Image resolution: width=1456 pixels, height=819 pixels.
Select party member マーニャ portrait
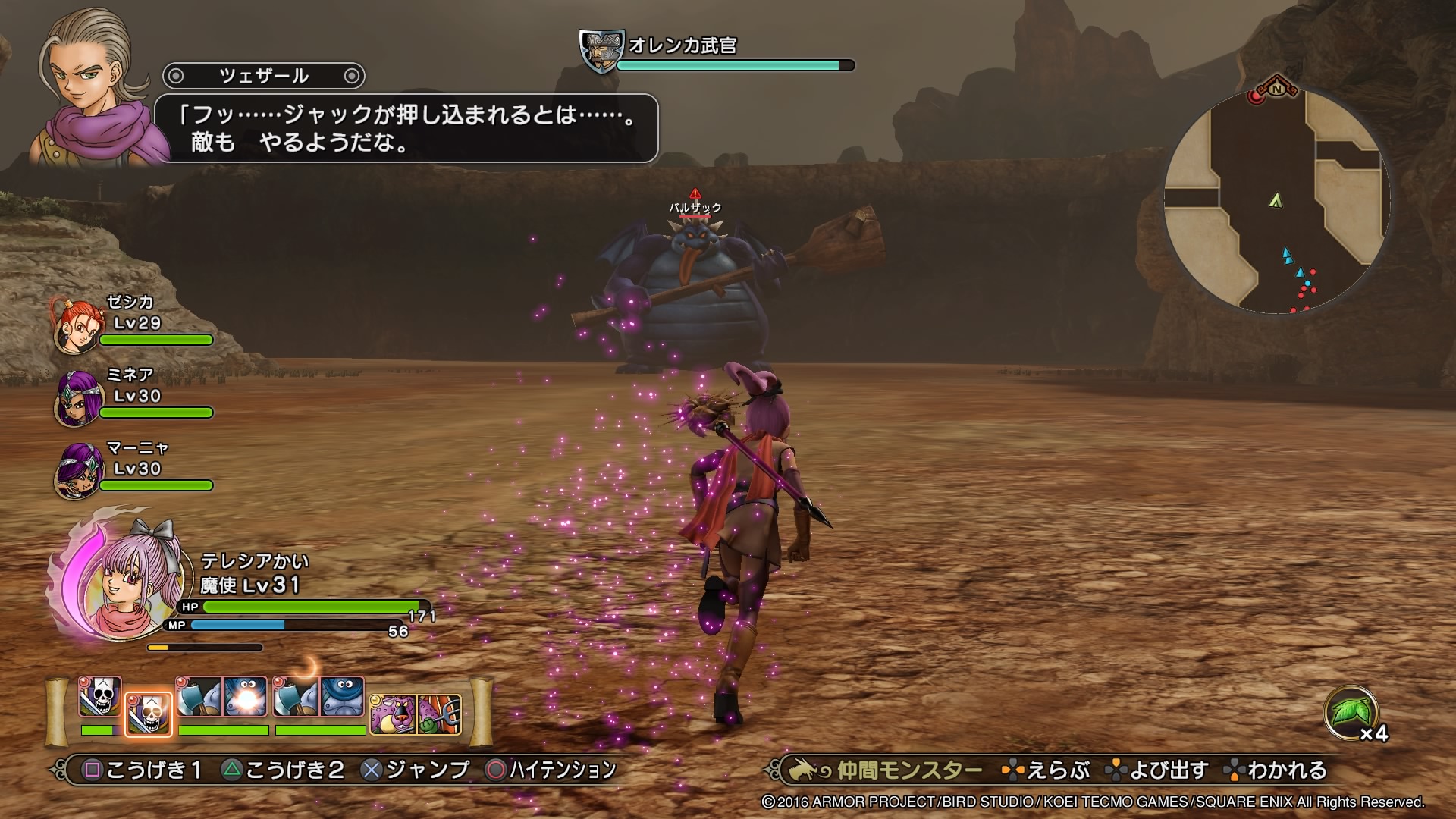[x=77, y=472]
